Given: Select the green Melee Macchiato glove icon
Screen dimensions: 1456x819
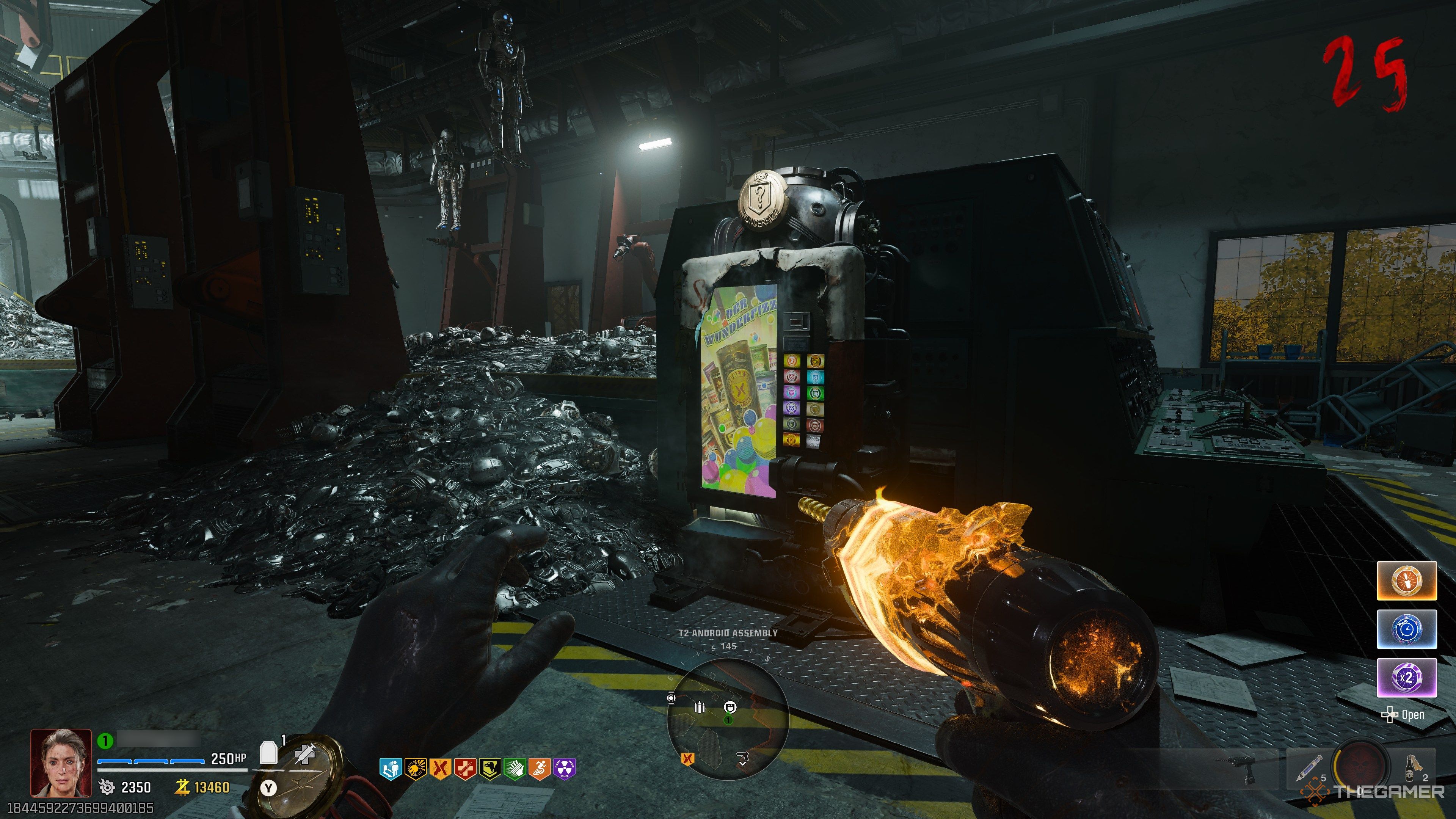Looking at the screenshot, I should [x=516, y=769].
